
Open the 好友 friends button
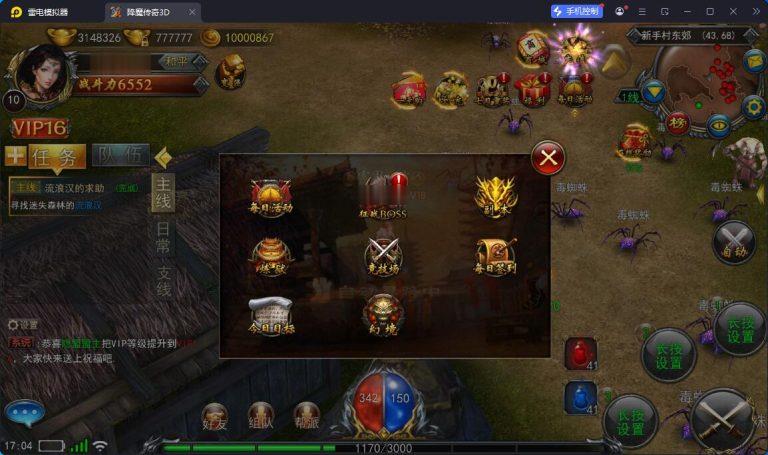[x=216, y=418]
